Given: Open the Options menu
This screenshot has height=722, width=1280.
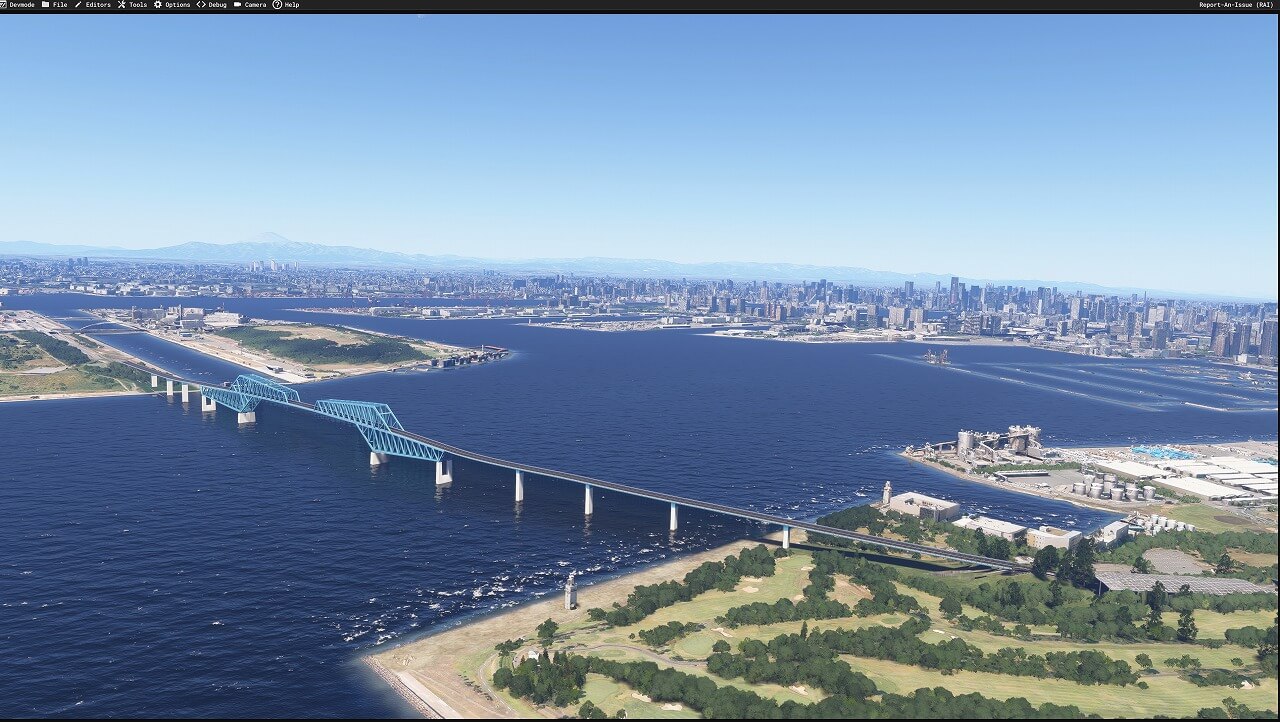Looking at the screenshot, I should (x=177, y=5).
